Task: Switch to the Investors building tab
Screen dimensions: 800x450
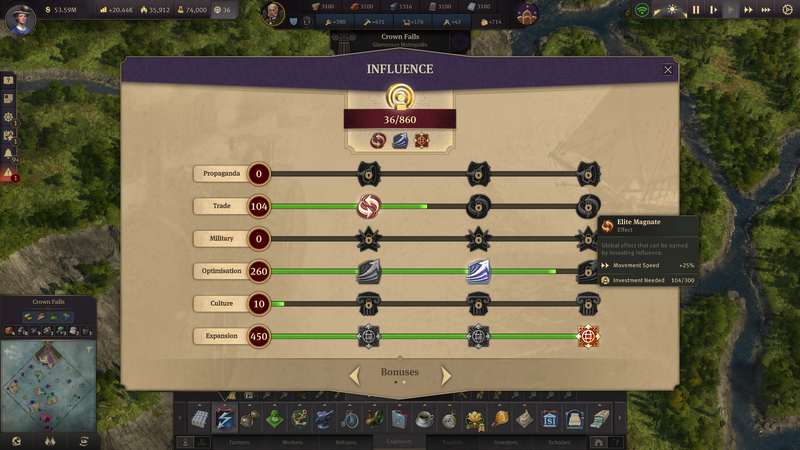Action: pyautogui.click(x=507, y=441)
